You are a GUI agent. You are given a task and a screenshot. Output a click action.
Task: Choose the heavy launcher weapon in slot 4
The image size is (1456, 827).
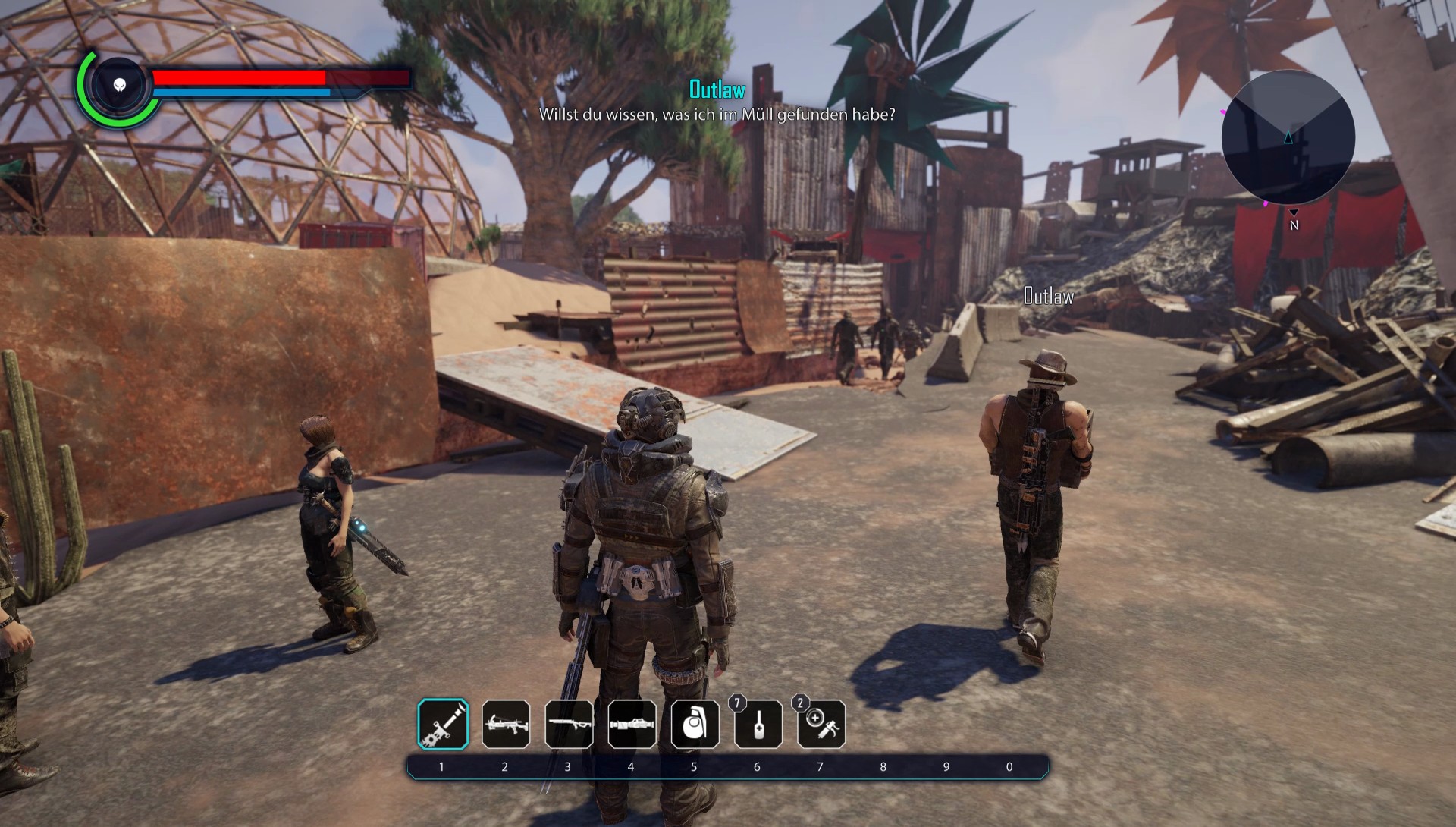tap(632, 724)
